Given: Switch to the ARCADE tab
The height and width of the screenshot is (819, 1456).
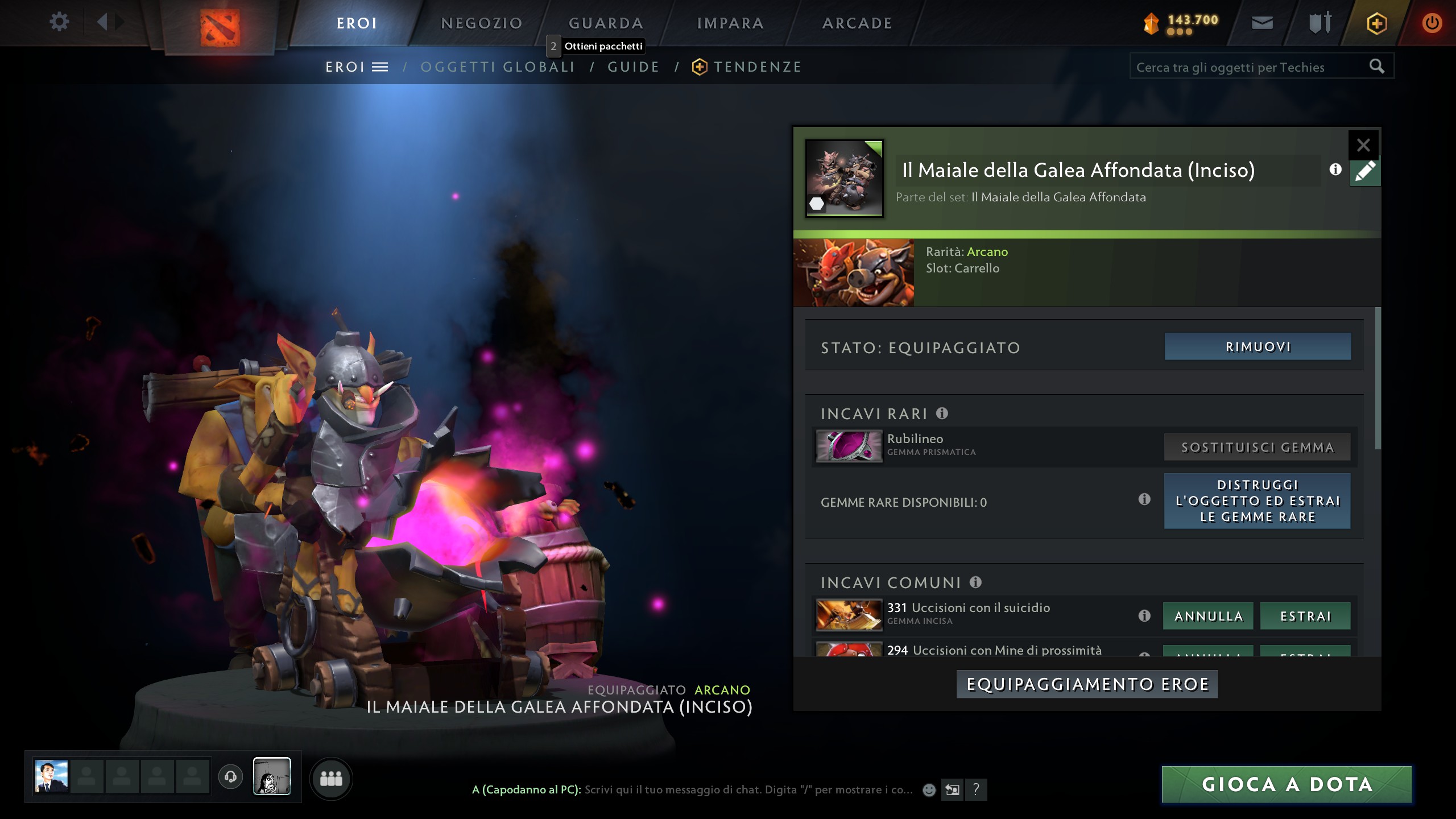Looking at the screenshot, I should [x=857, y=23].
